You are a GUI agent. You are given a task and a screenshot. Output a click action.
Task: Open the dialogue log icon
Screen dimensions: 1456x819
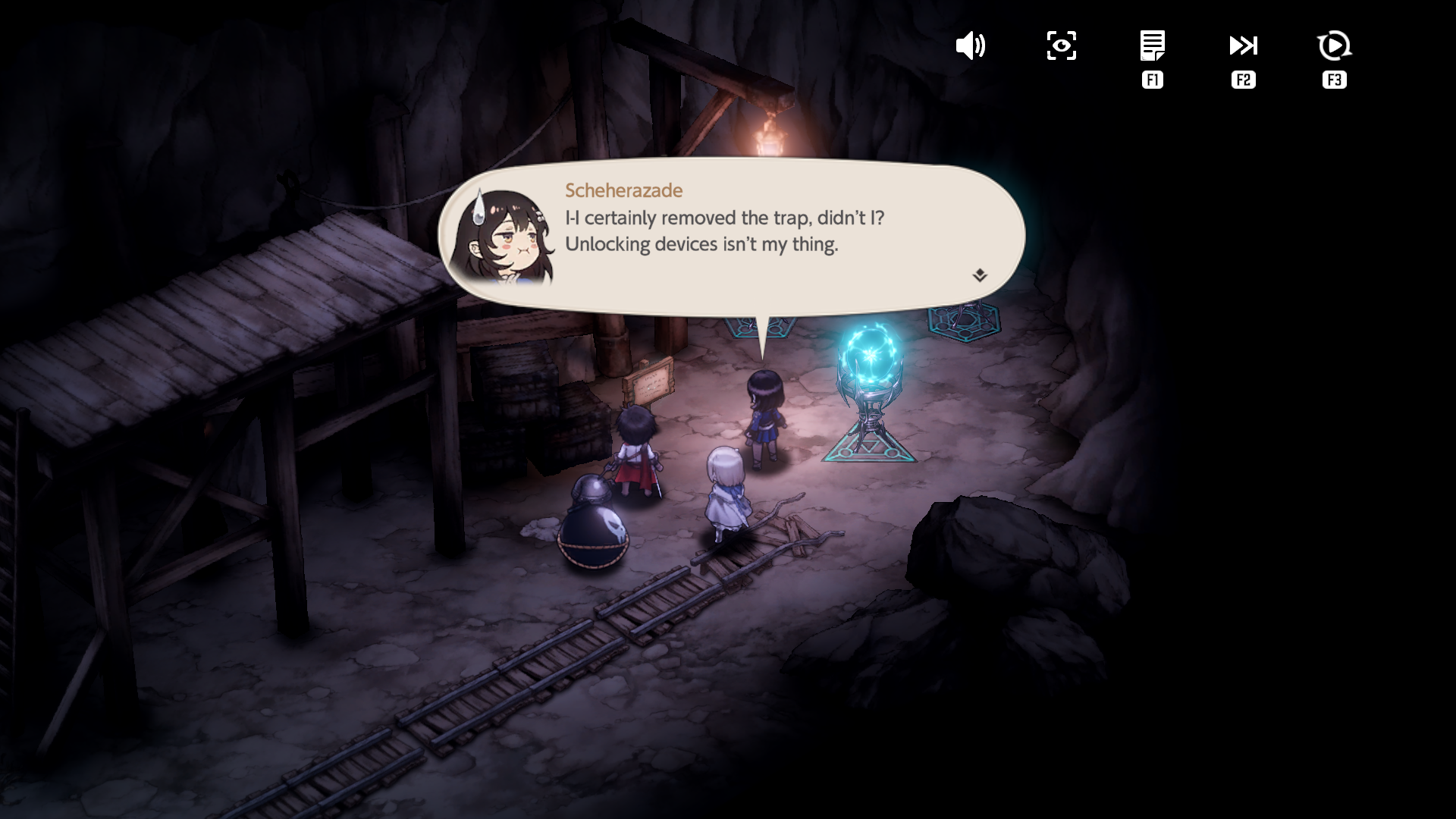pos(1152,46)
